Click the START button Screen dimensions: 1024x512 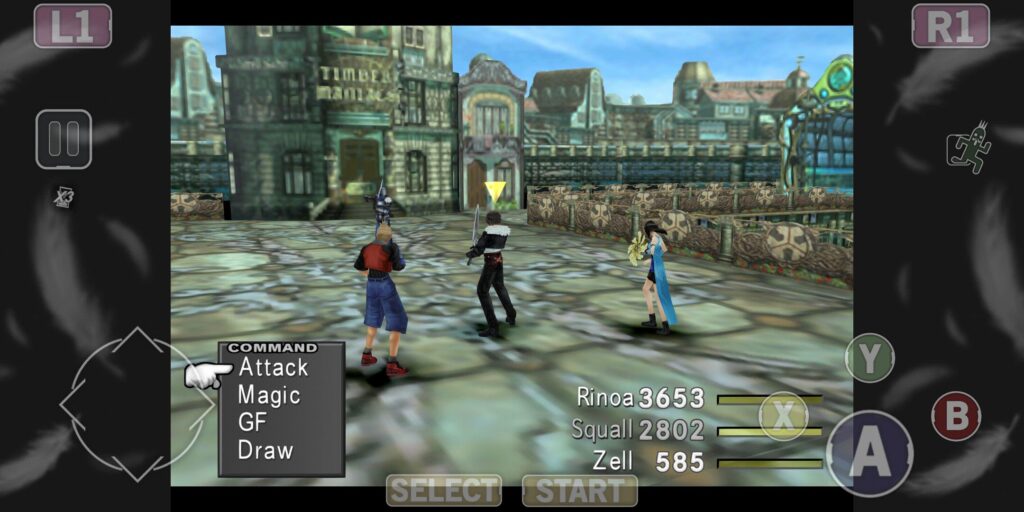(580, 490)
